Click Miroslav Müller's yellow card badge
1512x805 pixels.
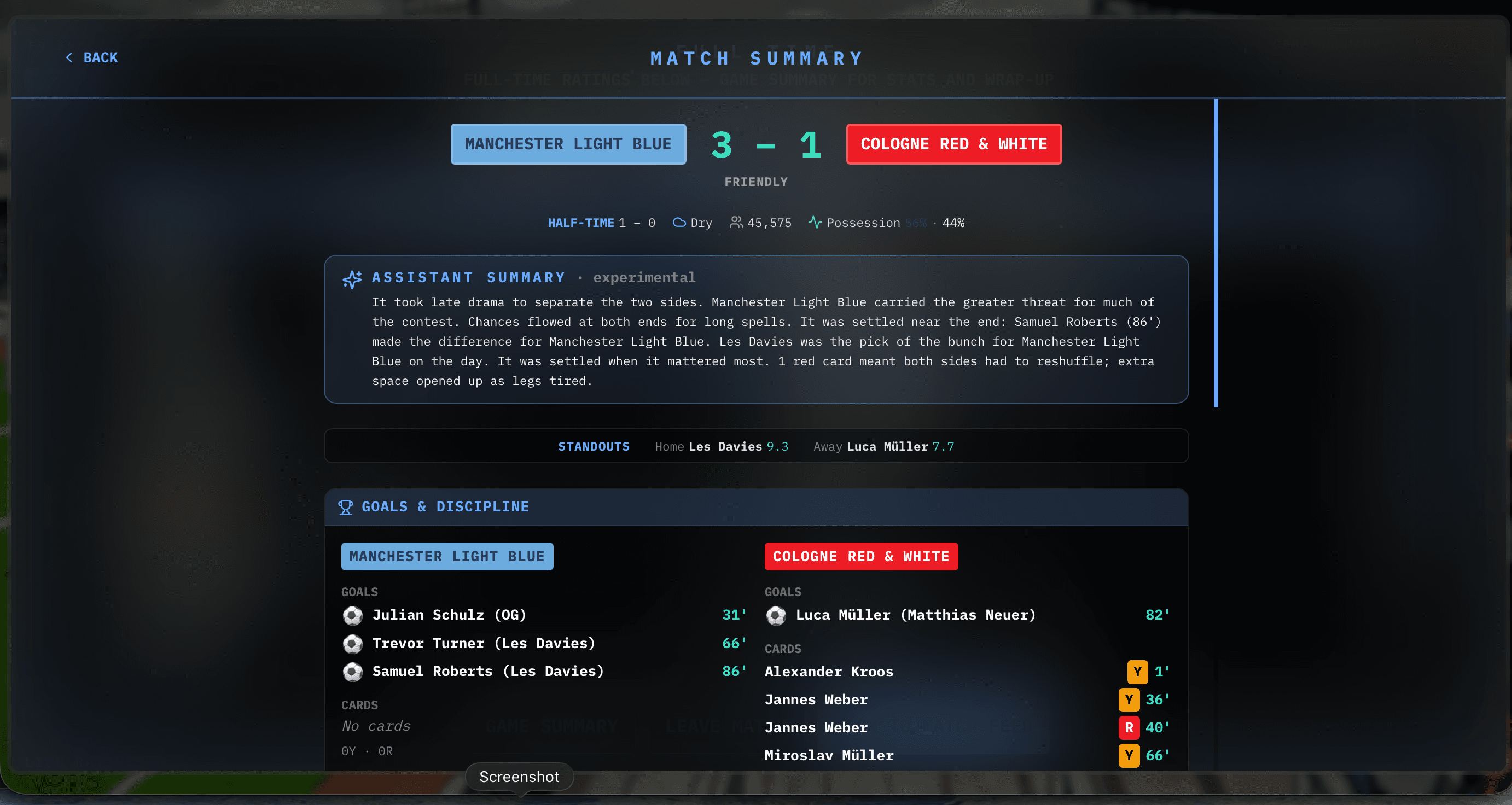point(1128,756)
